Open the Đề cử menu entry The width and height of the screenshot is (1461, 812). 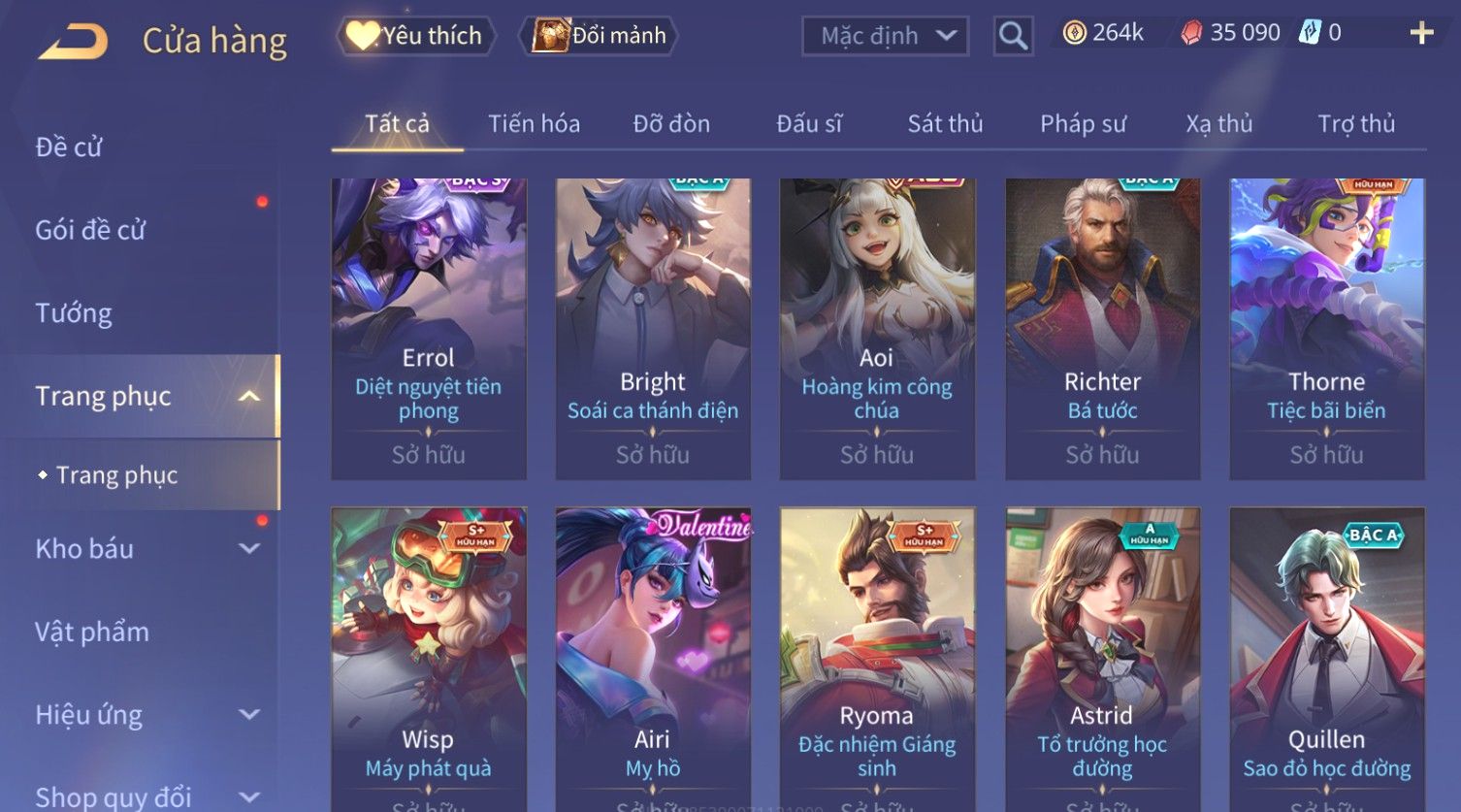(x=69, y=147)
